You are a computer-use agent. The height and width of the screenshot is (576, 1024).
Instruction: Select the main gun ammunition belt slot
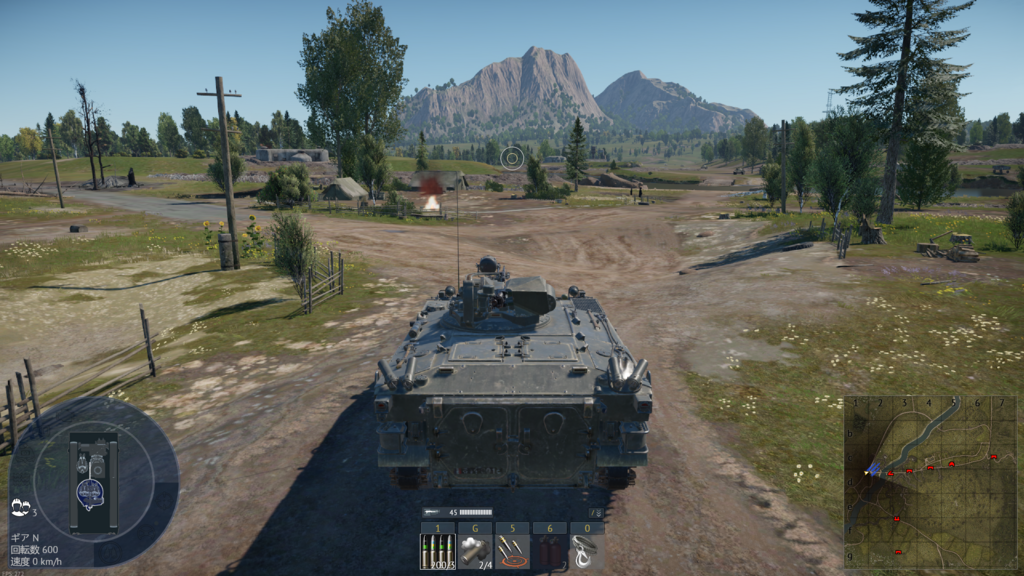pyautogui.click(x=437, y=551)
